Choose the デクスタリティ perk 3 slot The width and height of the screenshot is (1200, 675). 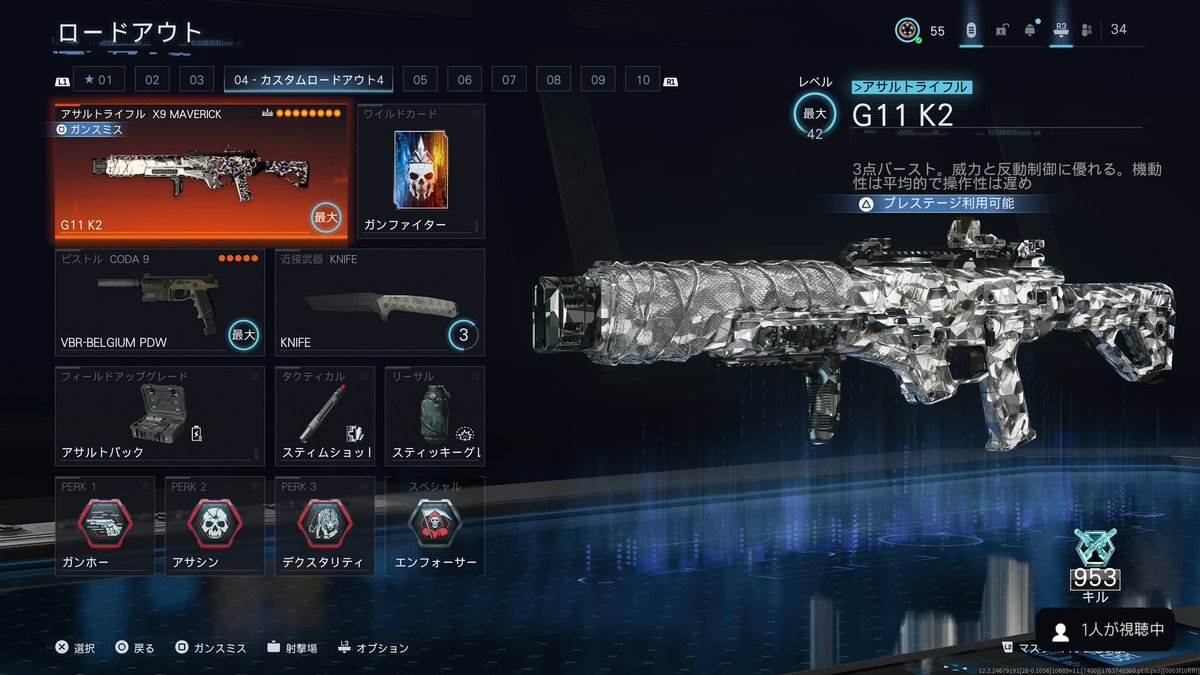pyautogui.click(x=325, y=527)
